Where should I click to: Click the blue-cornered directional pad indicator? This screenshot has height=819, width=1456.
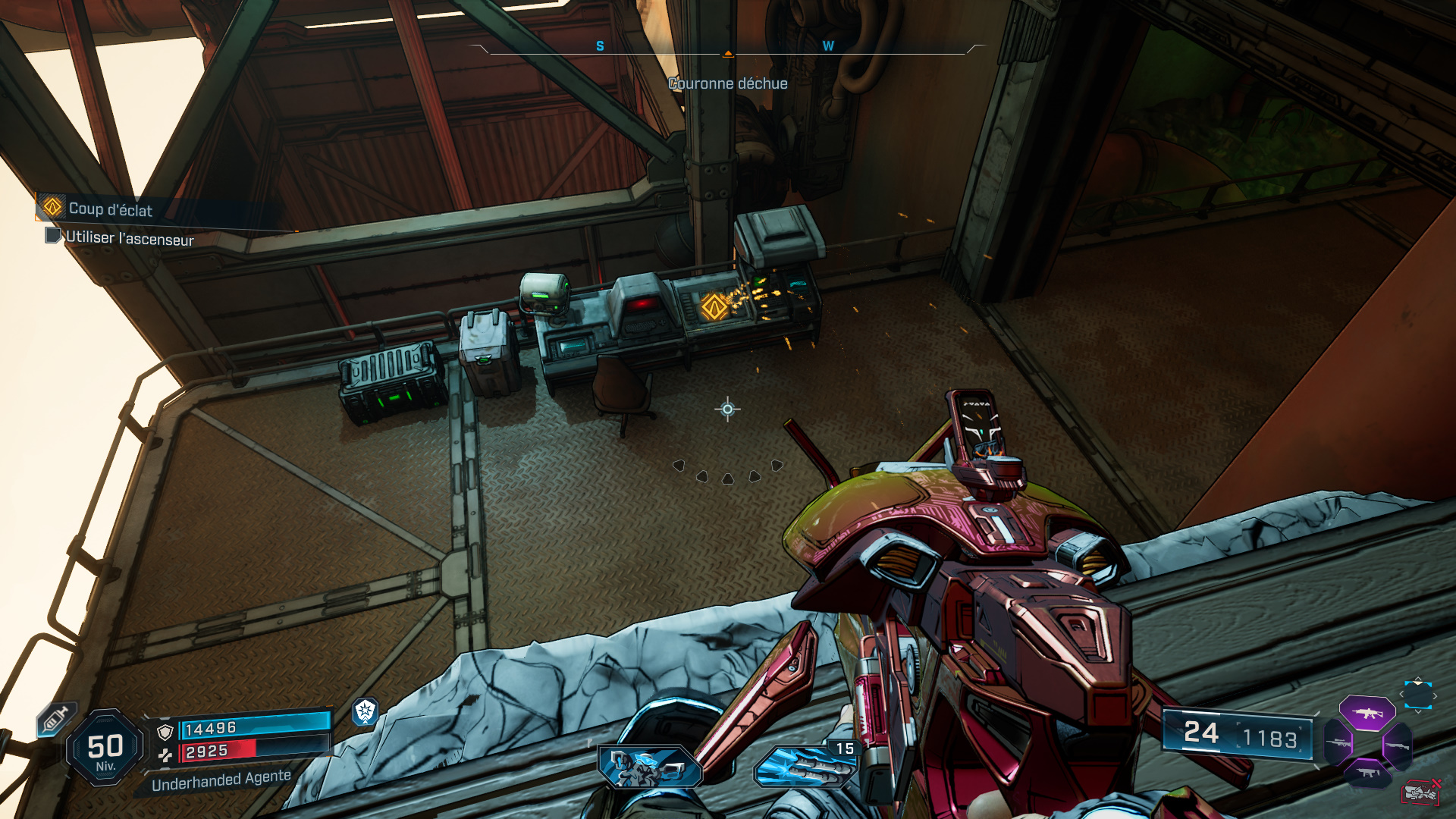[1417, 695]
